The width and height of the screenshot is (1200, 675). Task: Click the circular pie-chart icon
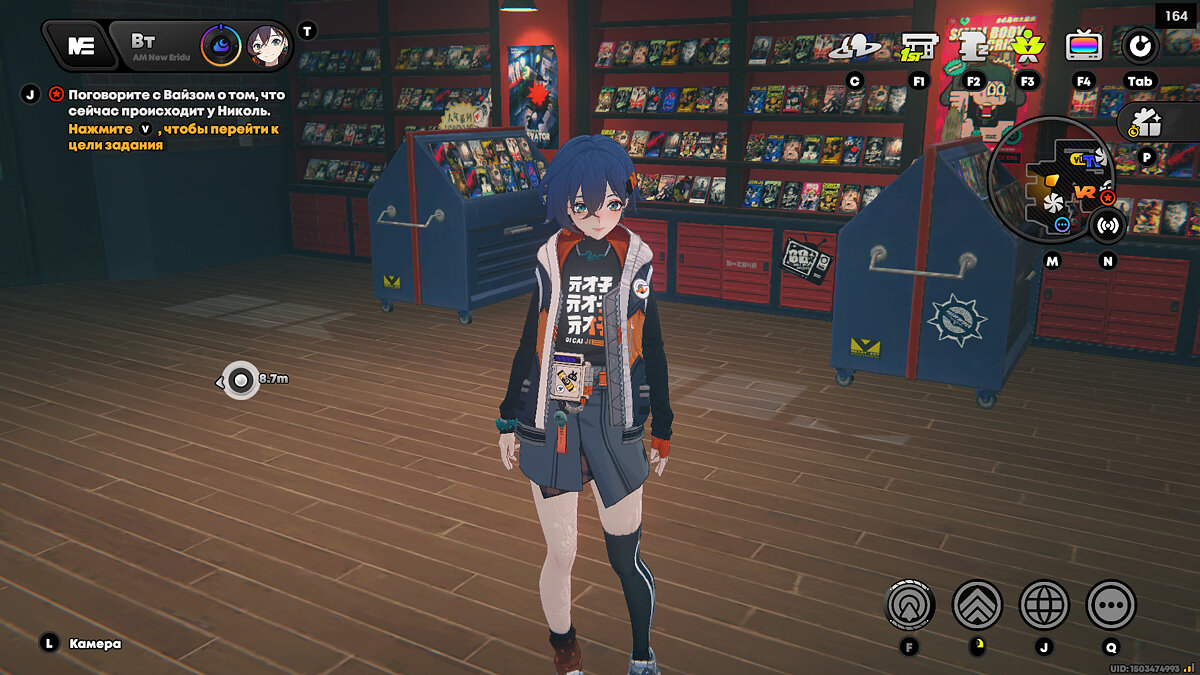tap(1139, 45)
